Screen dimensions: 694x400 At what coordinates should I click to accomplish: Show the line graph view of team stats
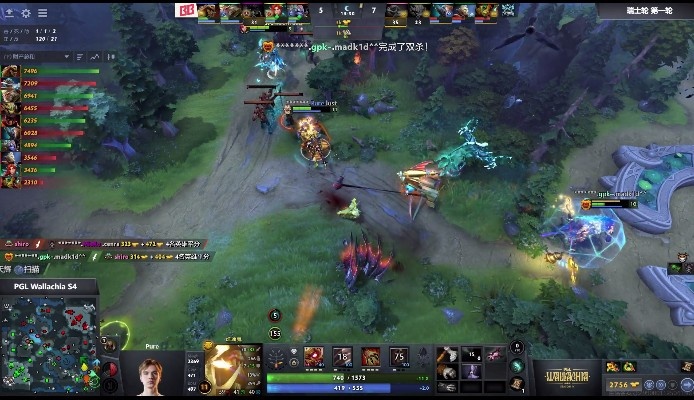click(95, 57)
